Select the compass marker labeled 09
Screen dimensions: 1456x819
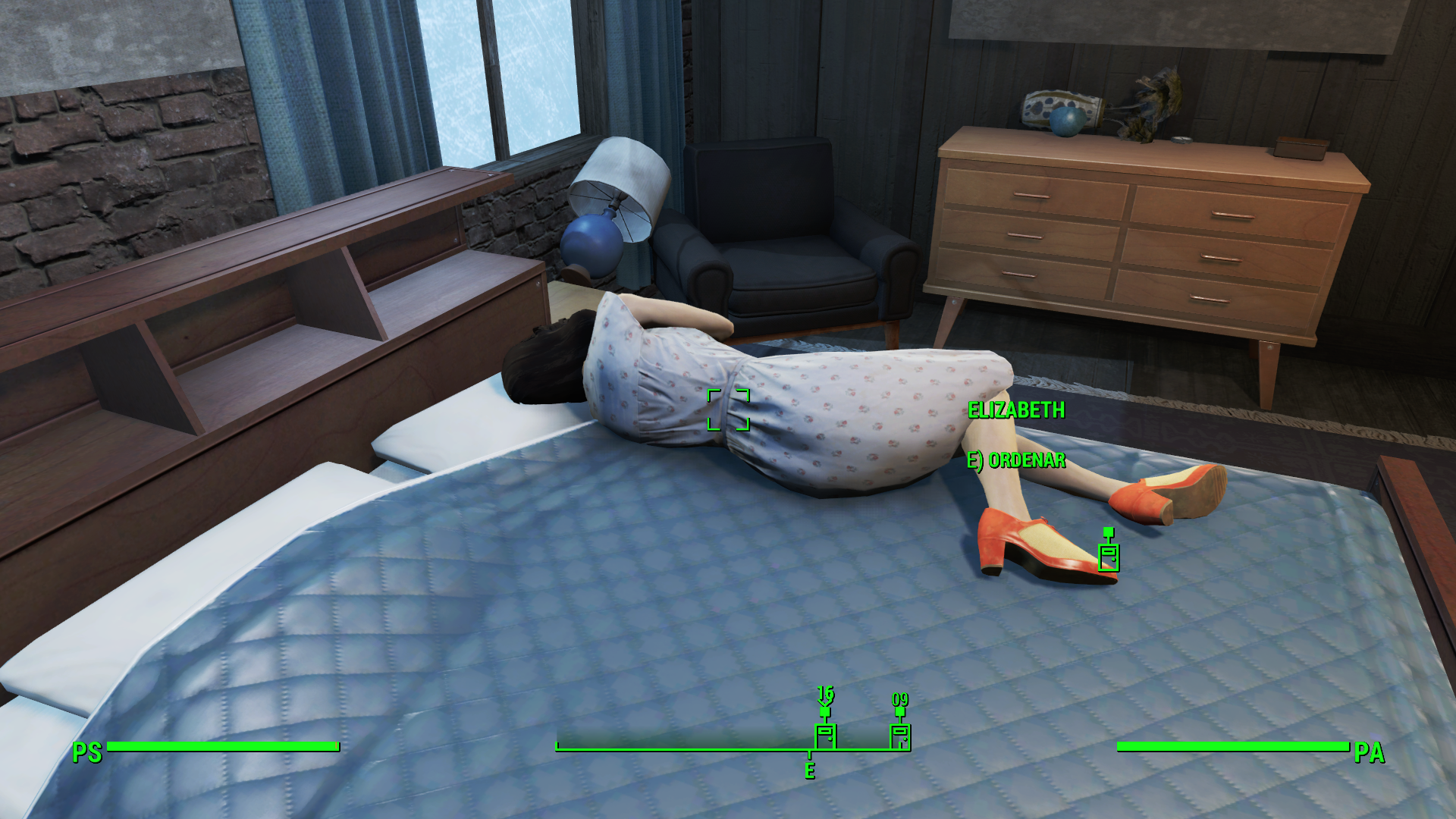coord(900,735)
